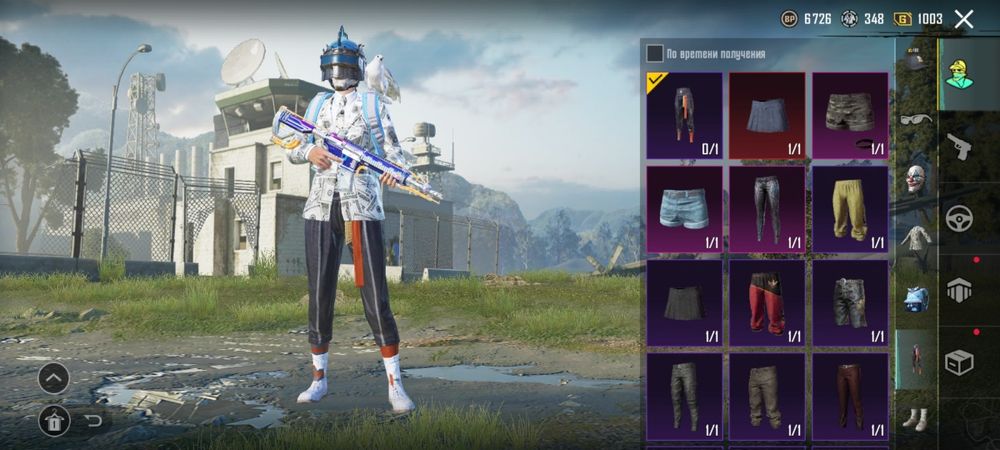This screenshot has width=1000, height=450.
Task: Close the inventory screen with the X
Action: [964, 19]
